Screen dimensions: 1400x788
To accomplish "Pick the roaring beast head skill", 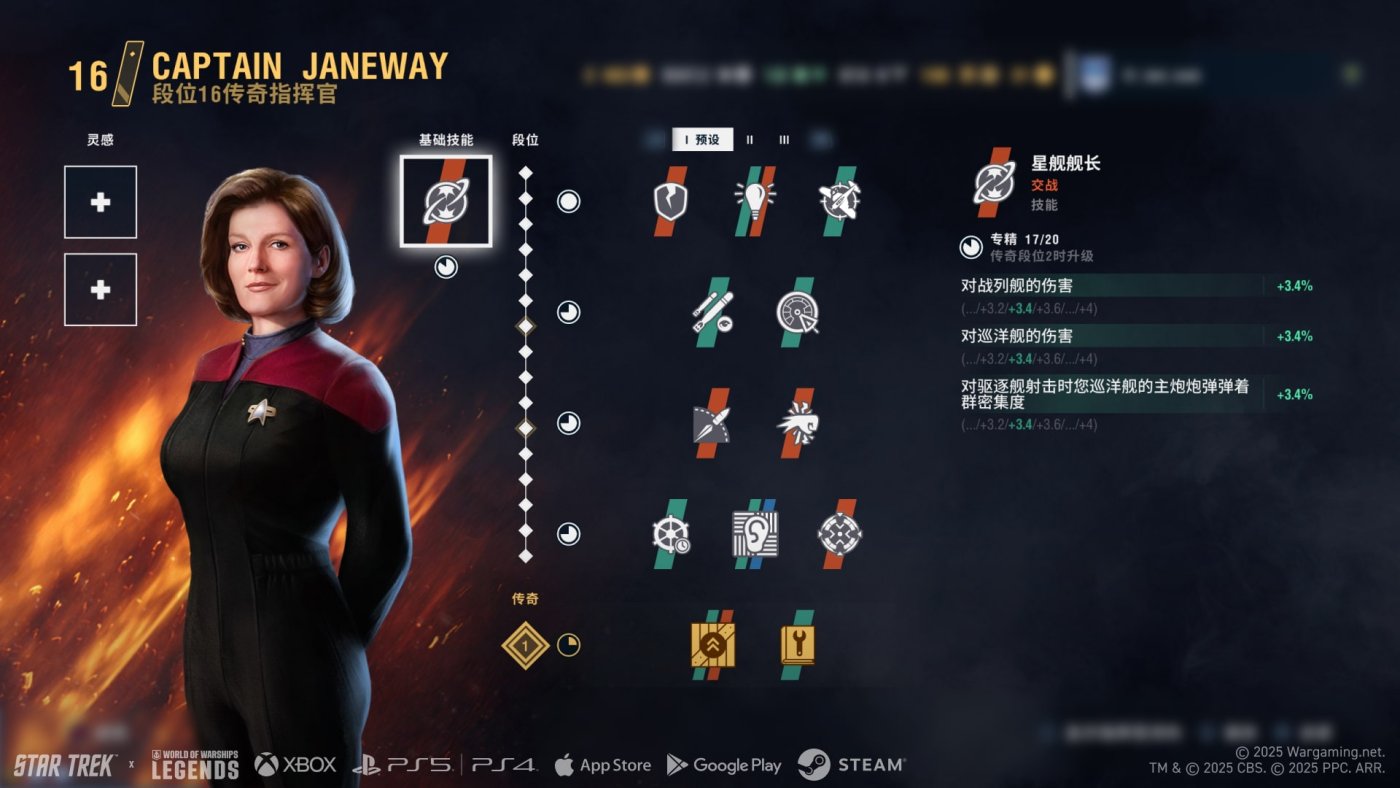I will coord(796,423).
